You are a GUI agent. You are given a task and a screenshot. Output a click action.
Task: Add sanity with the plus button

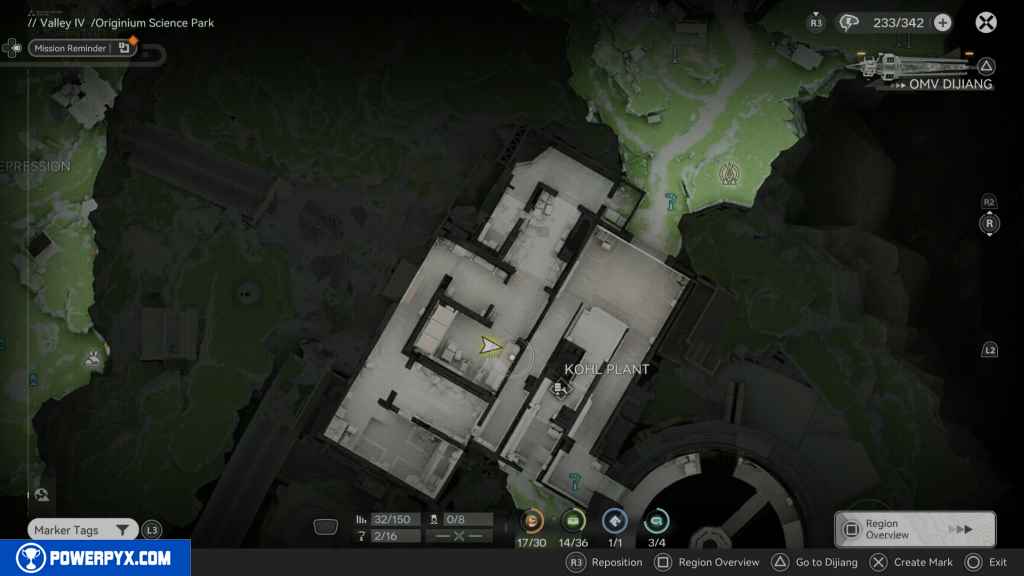pos(942,23)
